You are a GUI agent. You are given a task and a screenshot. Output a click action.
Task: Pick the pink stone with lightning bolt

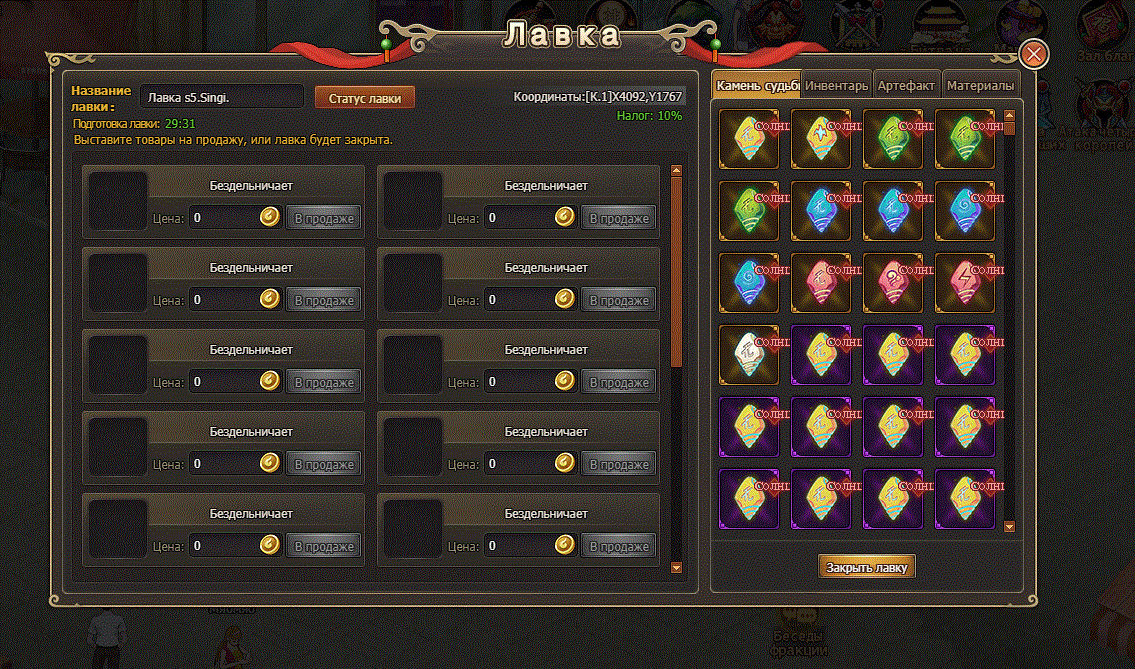tap(965, 283)
